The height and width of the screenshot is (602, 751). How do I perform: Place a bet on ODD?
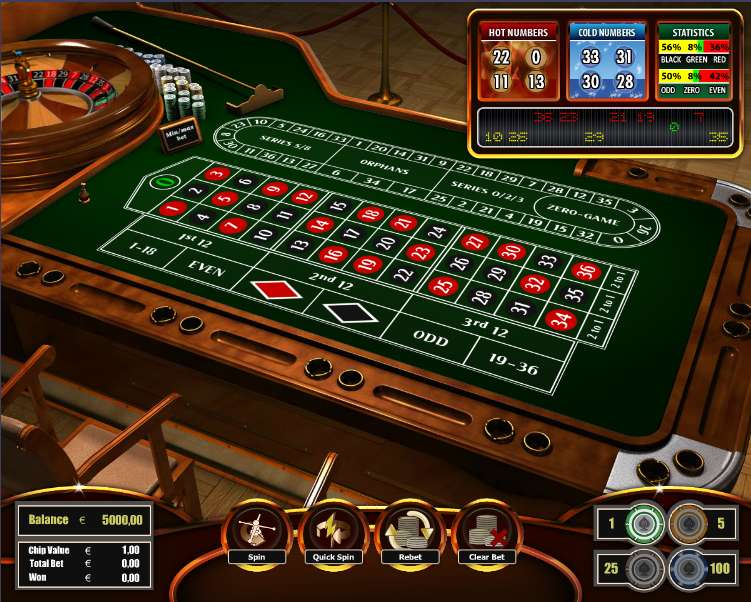pos(432,335)
